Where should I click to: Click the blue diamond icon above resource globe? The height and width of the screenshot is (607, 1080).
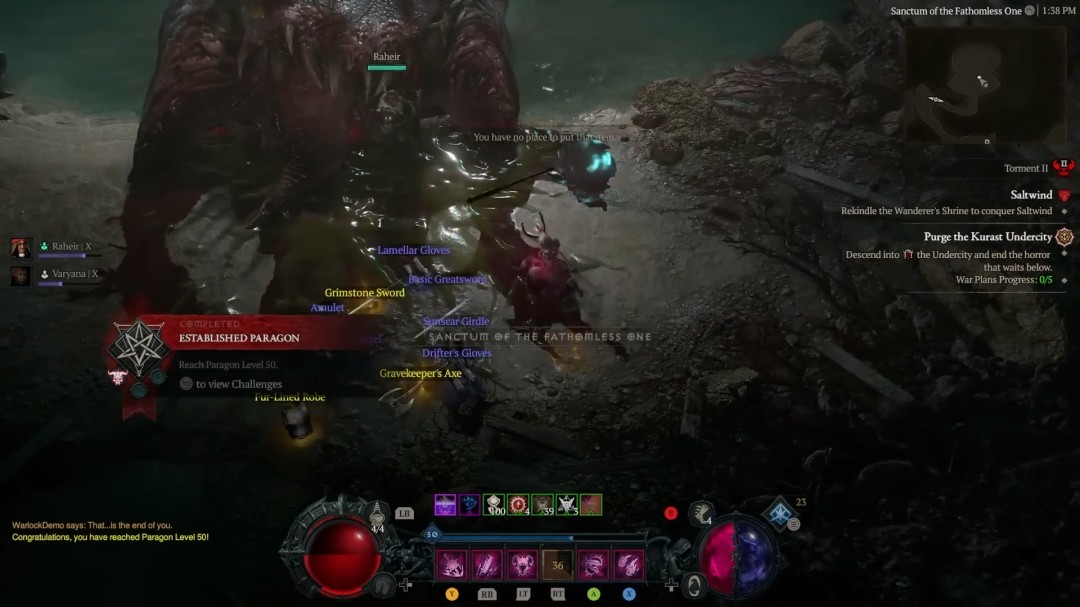779,514
